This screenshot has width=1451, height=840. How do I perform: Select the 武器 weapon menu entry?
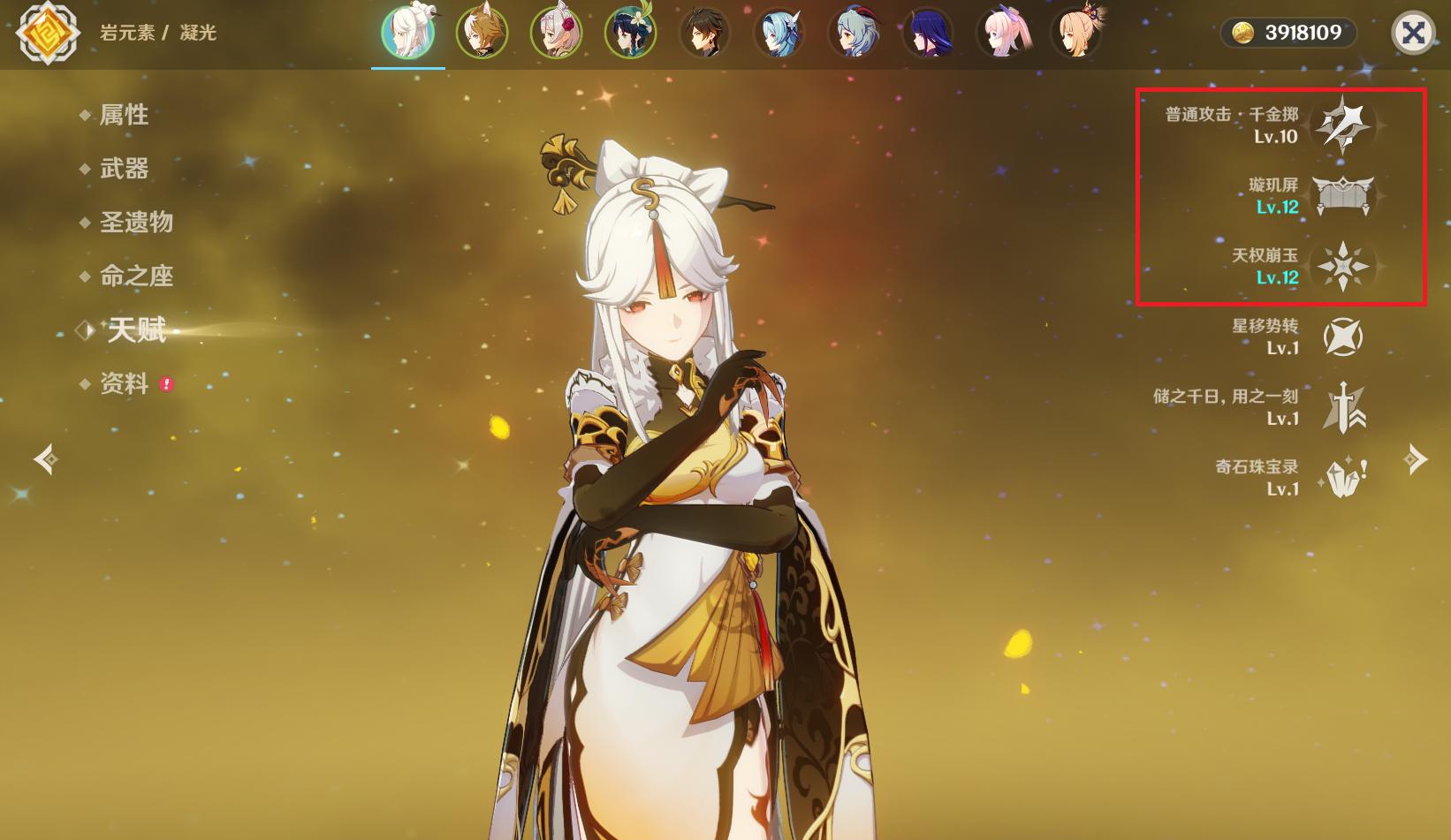124,169
